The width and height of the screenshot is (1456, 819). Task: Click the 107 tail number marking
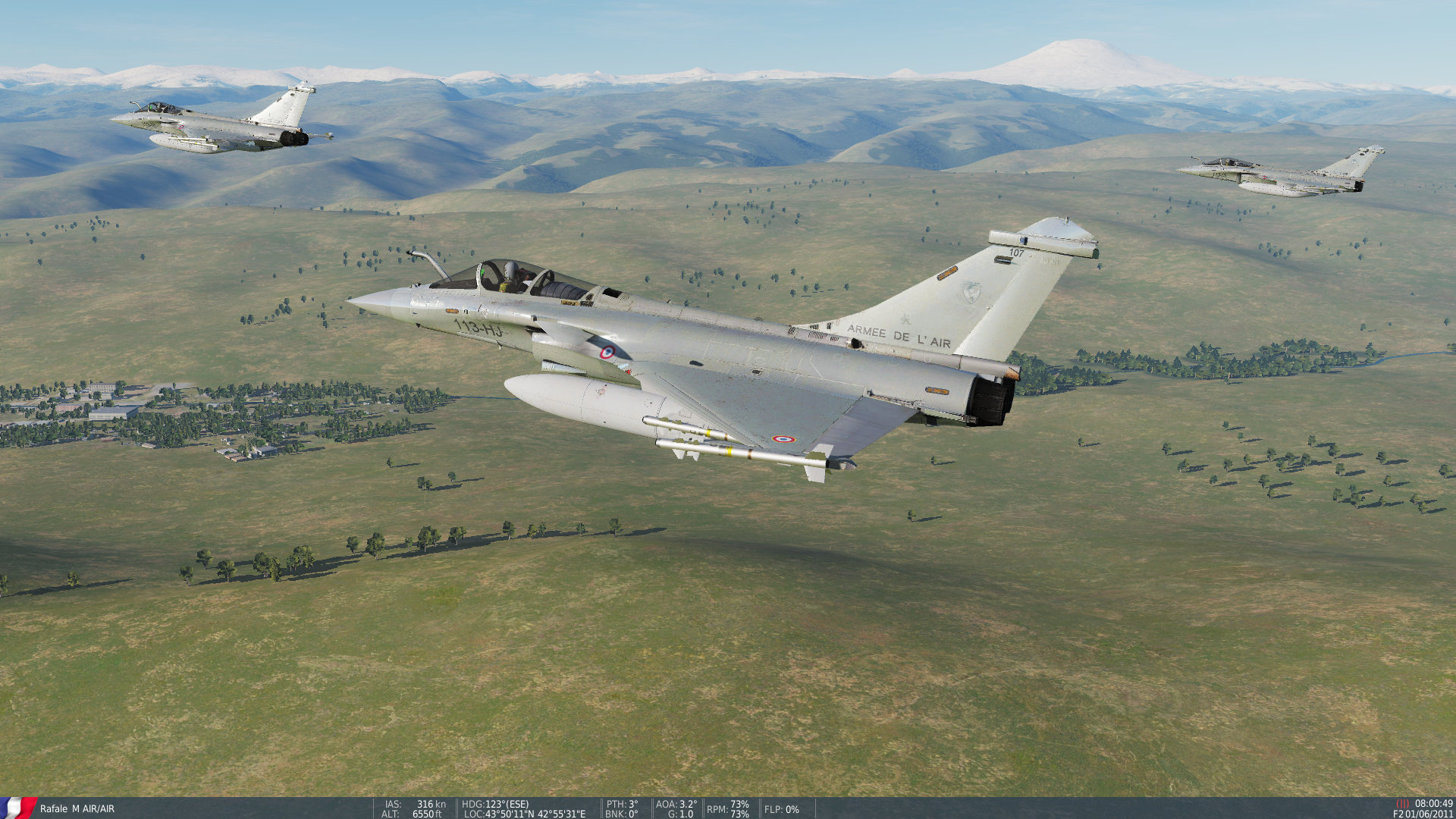pos(1016,253)
